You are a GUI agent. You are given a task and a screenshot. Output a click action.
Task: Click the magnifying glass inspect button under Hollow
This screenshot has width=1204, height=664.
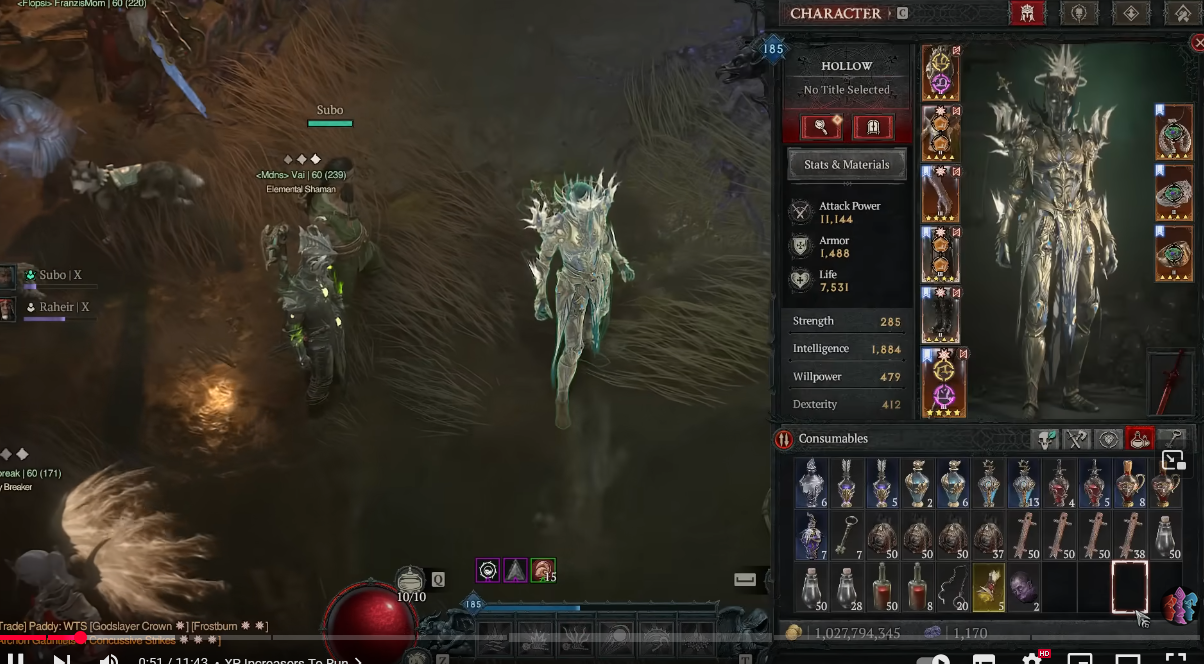coord(821,127)
